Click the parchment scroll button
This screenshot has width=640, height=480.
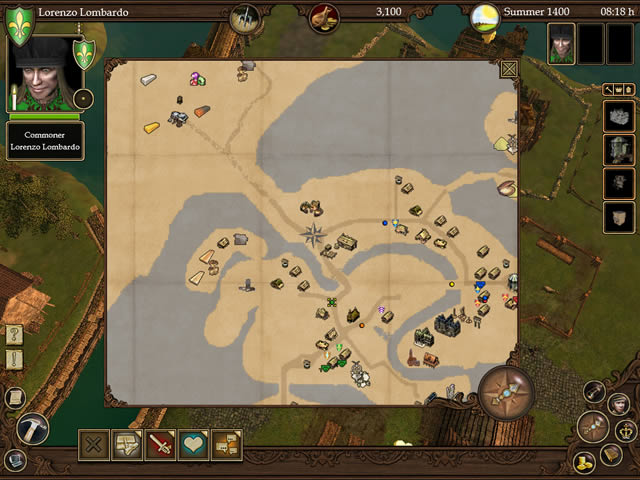coord(15,397)
